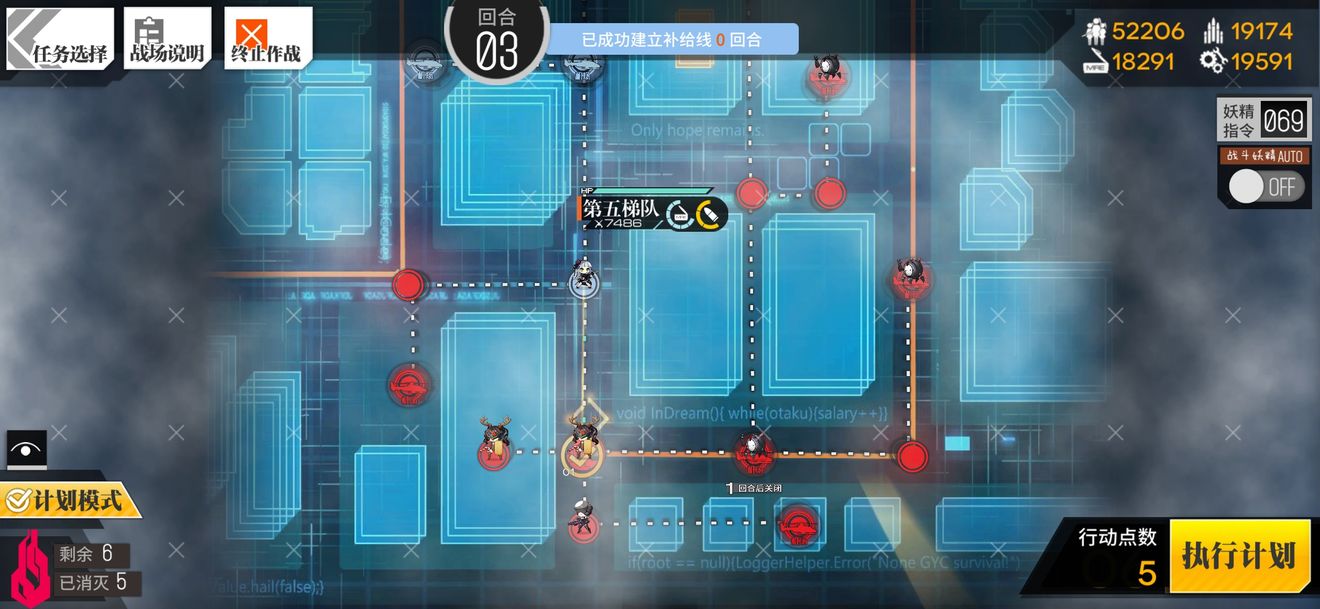The height and width of the screenshot is (609, 1320).
Task: Open the 妖精指令 fairy command counter
Action: pos(1262,121)
